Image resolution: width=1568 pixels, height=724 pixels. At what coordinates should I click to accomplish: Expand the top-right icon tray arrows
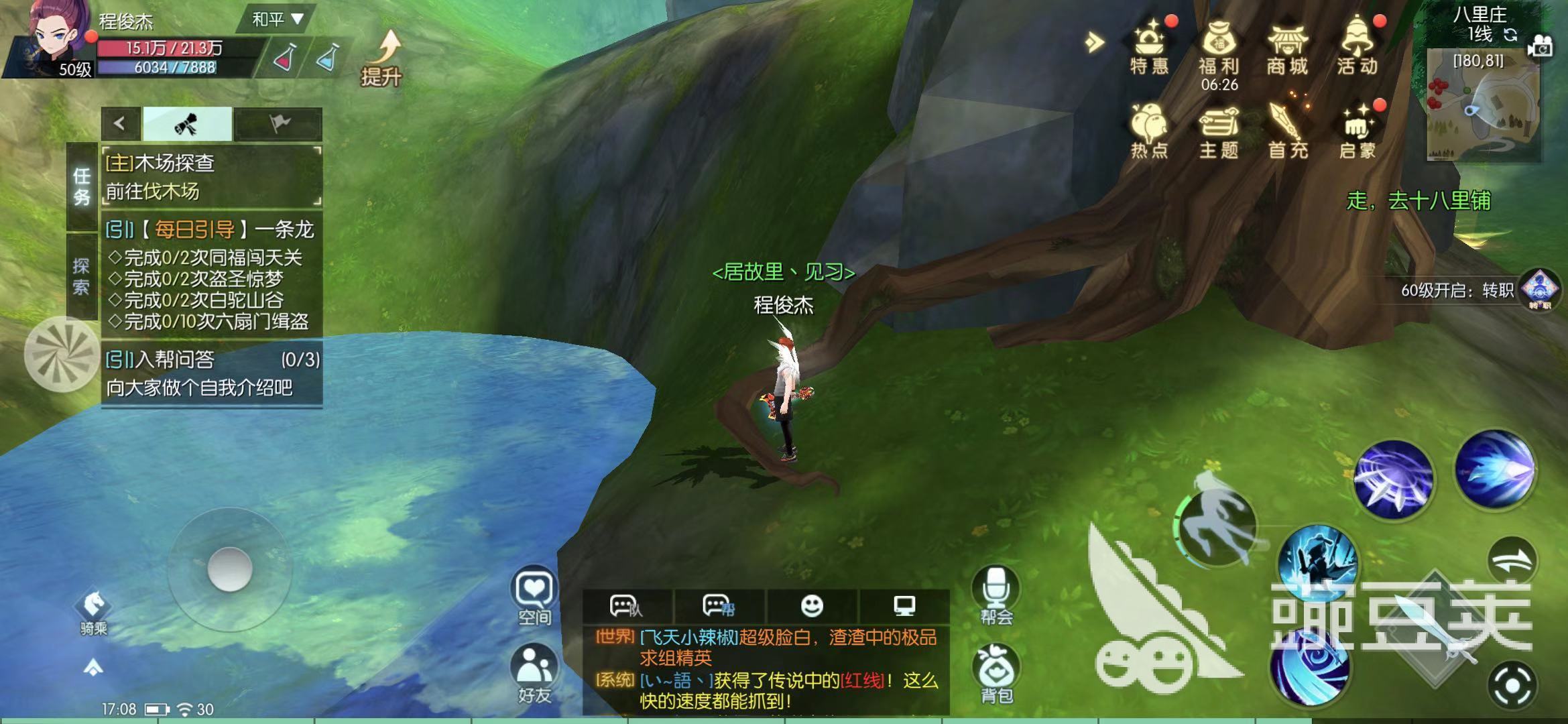pyautogui.click(x=1093, y=42)
